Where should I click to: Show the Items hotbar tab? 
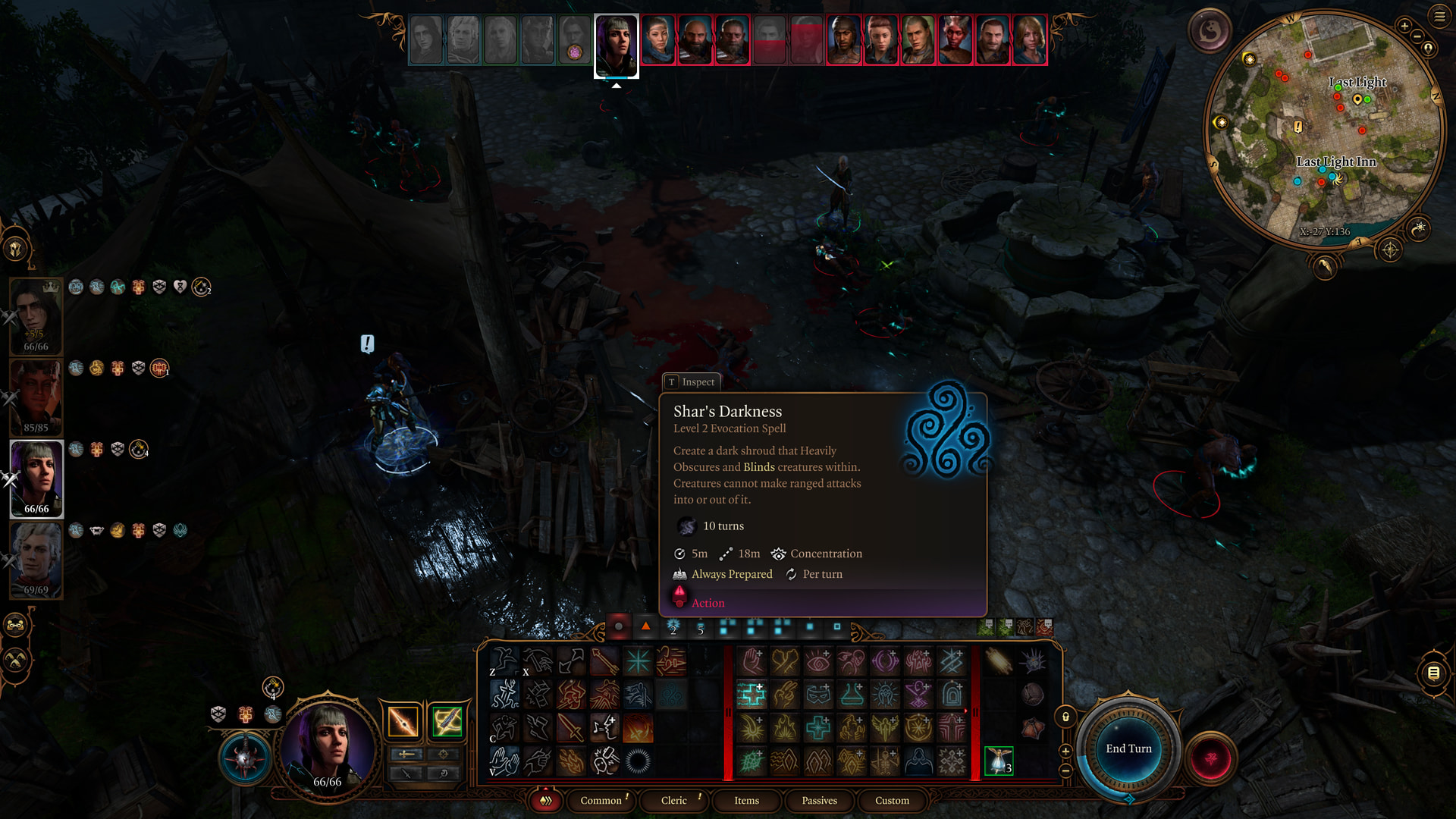coord(746,801)
